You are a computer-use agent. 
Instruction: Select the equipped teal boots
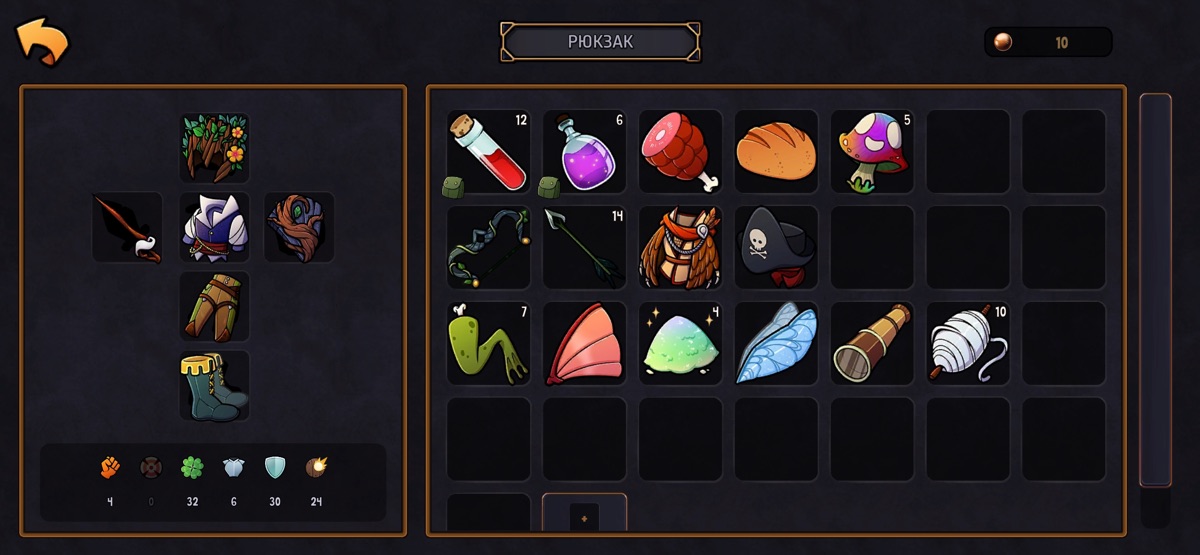coord(214,385)
